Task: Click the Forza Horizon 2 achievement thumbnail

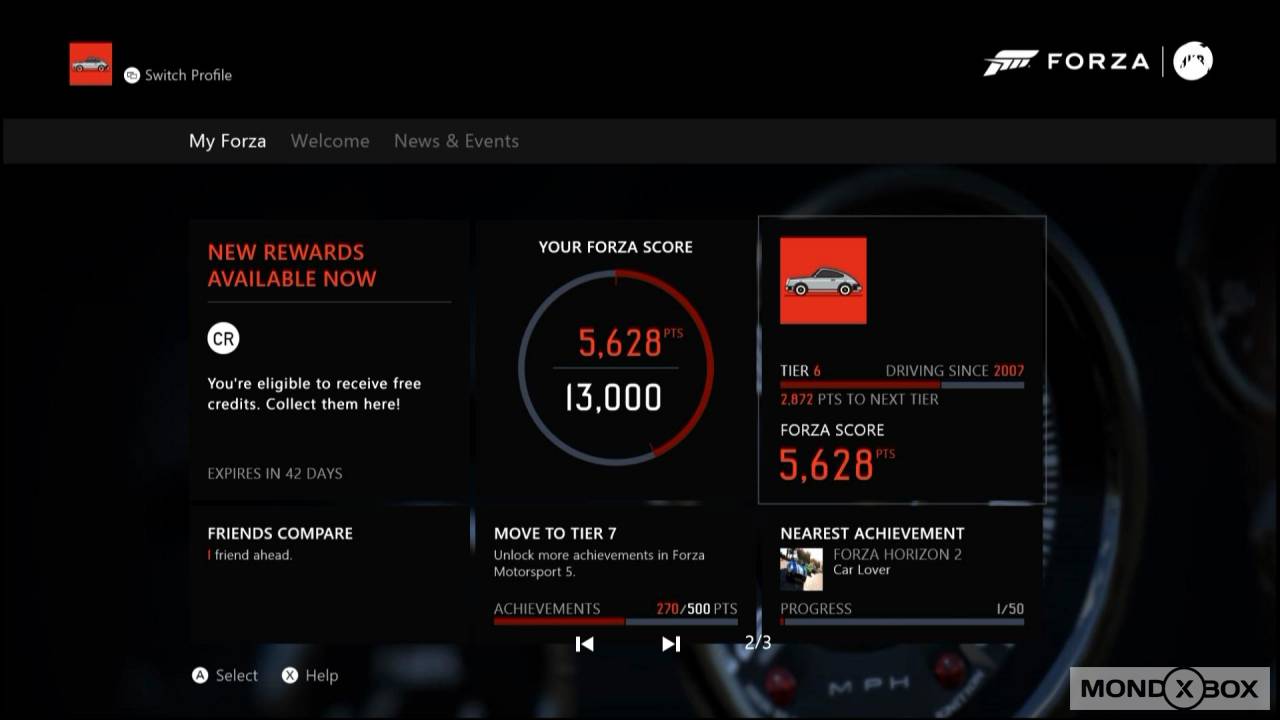Action: pyautogui.click(x=800, y=568)
